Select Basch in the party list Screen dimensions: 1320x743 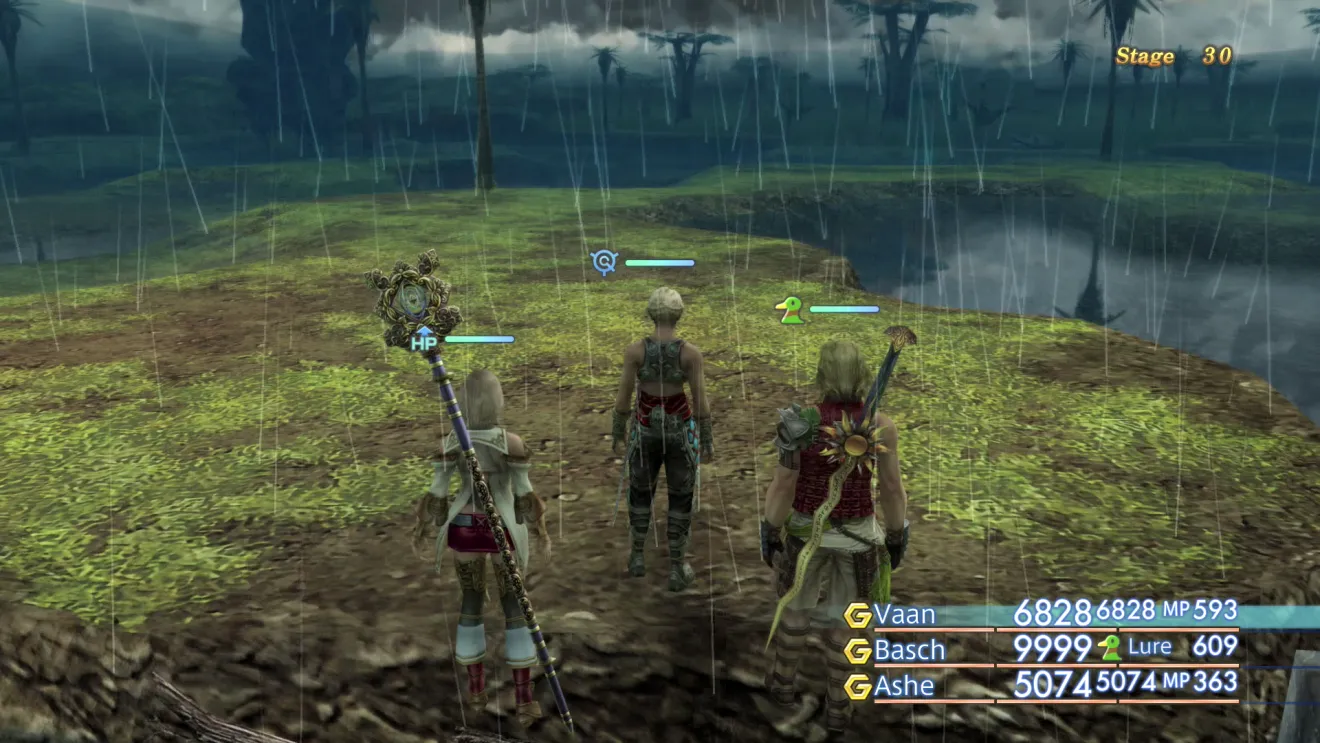point(910,650)
